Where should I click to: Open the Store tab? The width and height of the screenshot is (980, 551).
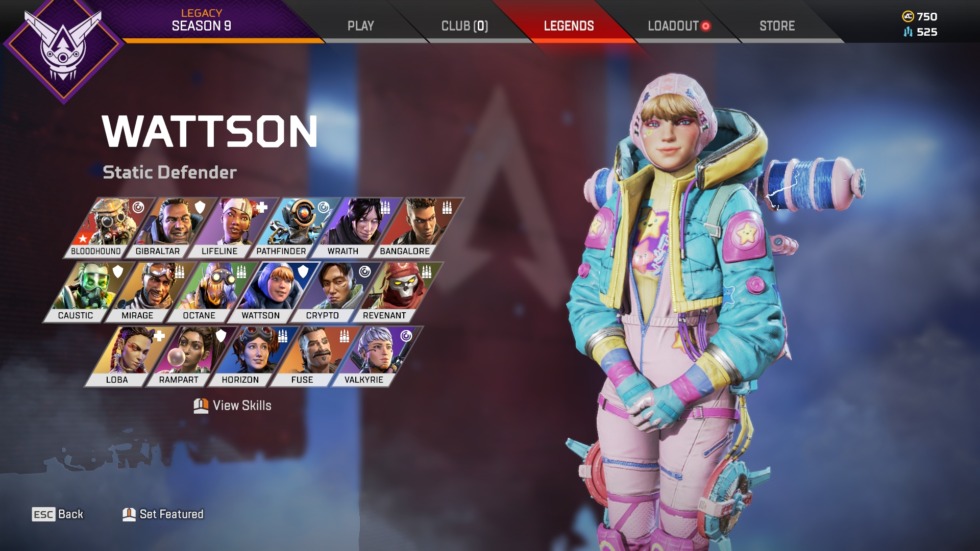point(777,26)
